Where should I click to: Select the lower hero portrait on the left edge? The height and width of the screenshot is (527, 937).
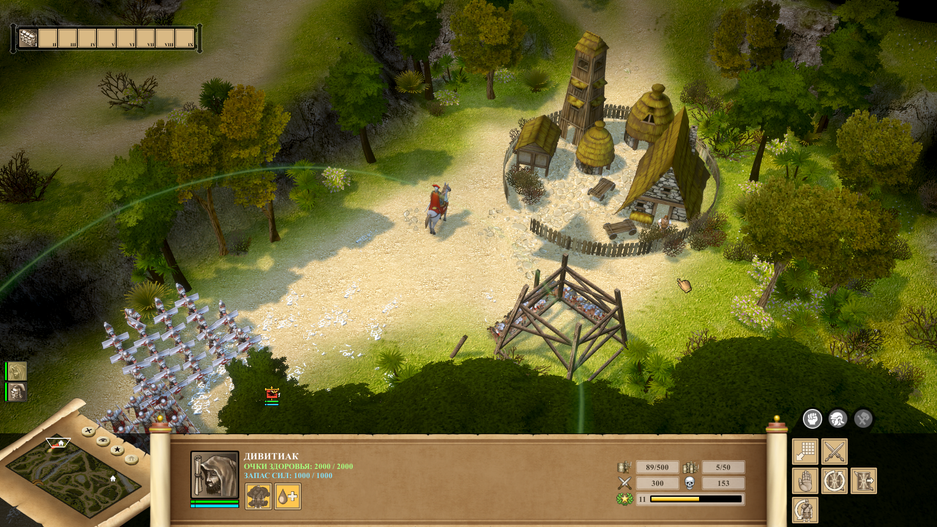click(x=16, y=391)
